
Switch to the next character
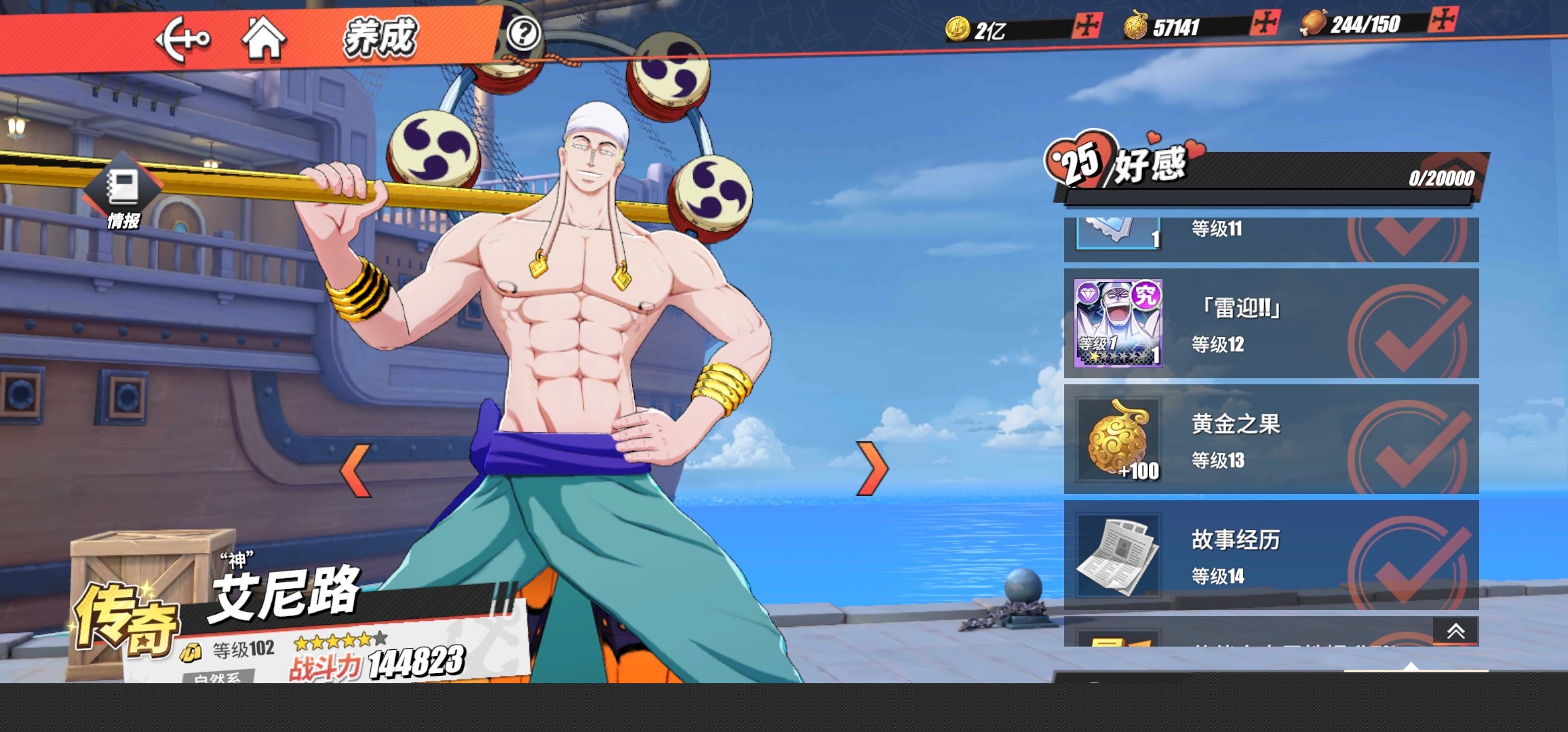(872, 468)
